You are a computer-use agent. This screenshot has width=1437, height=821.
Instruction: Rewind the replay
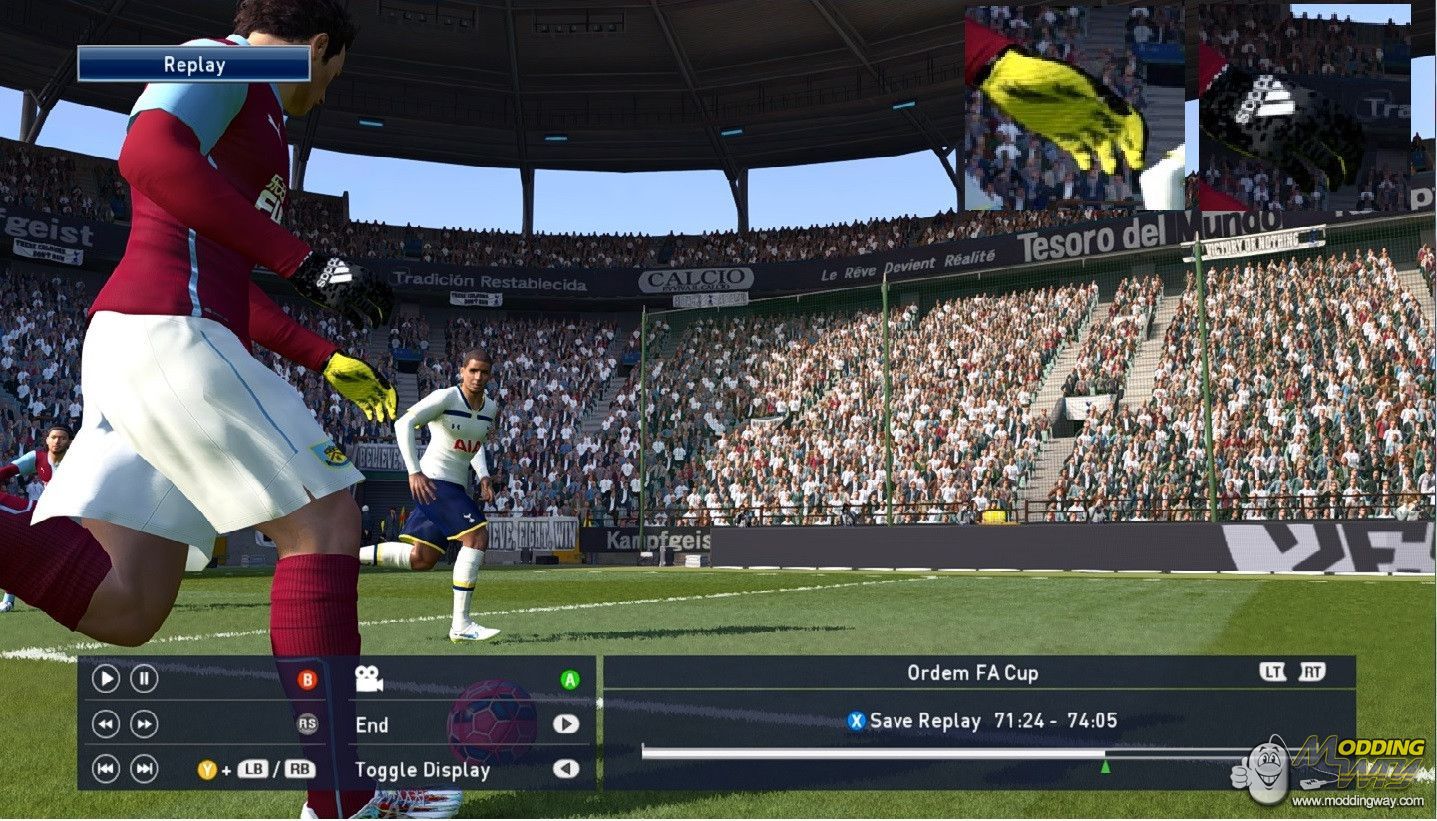pyautogui.click(x=105, y=724)
